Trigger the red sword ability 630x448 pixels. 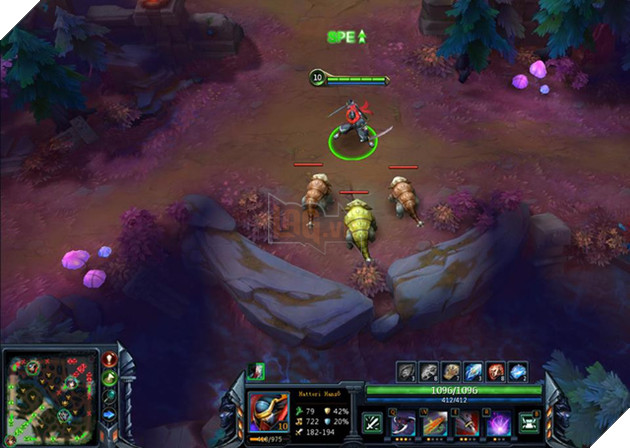pos(467,423)
